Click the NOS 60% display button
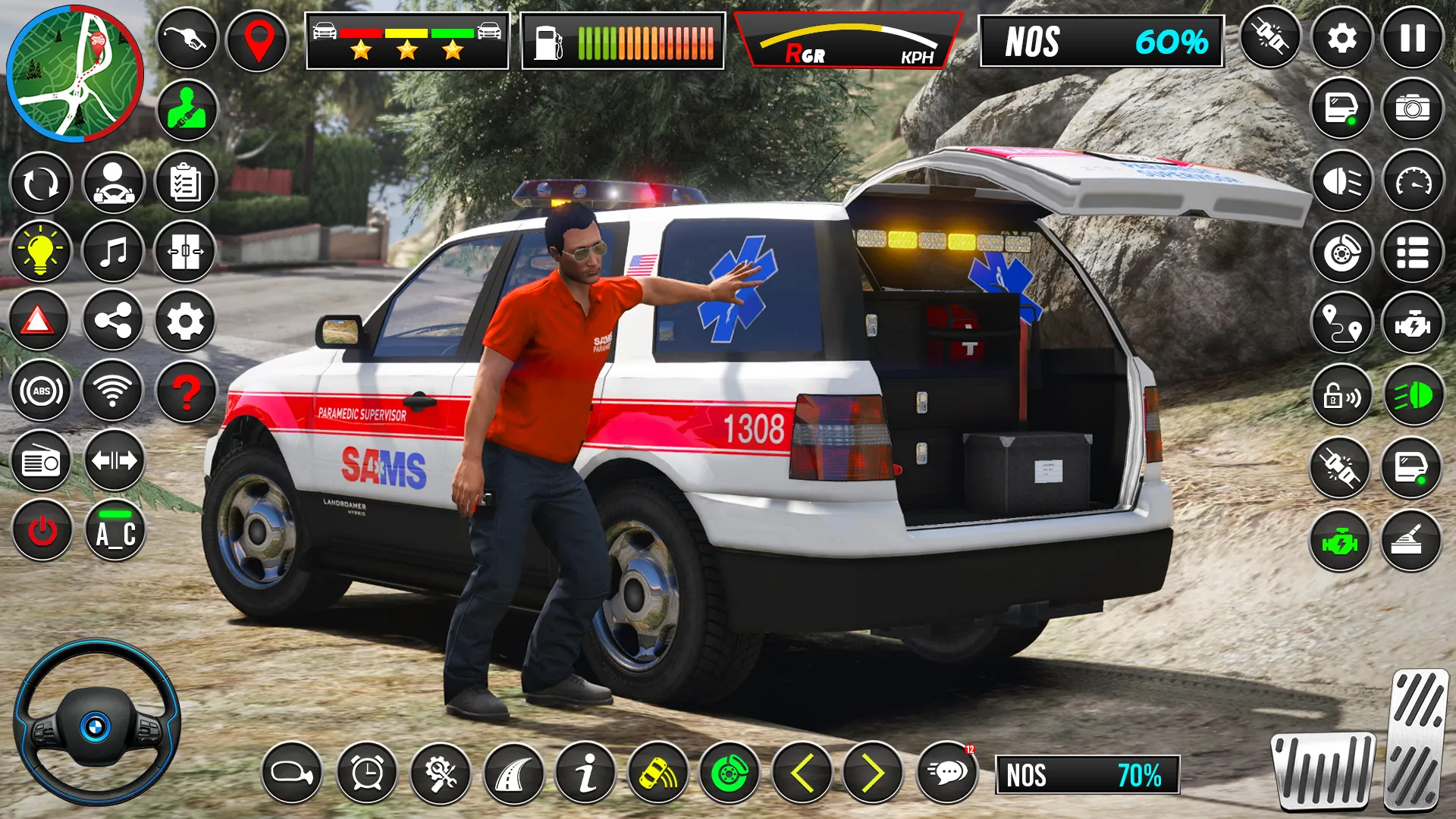The image size is (1456, 819). (1101, 42)
